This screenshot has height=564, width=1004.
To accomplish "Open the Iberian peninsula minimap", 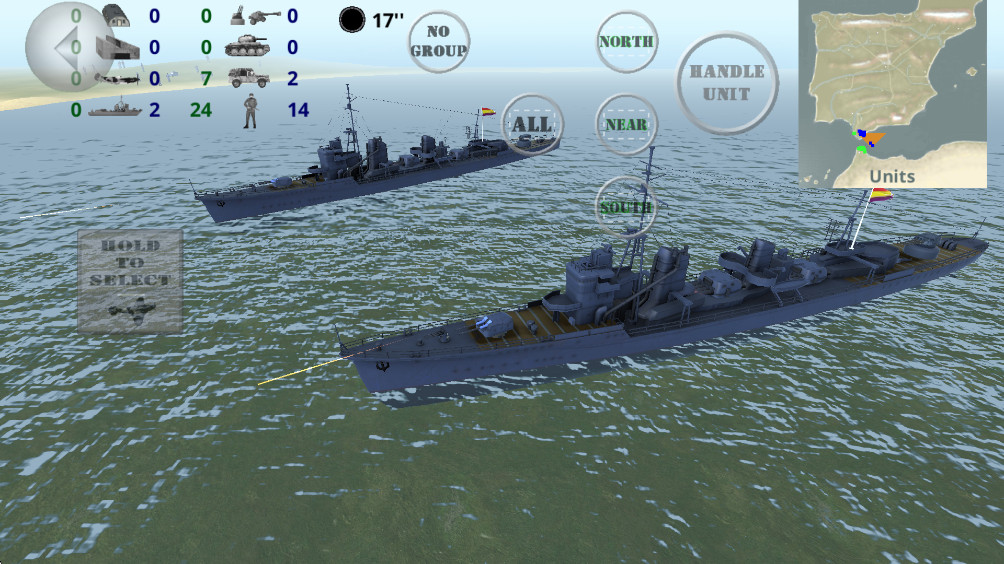I will pyautogui.click(x=893, y=85).
